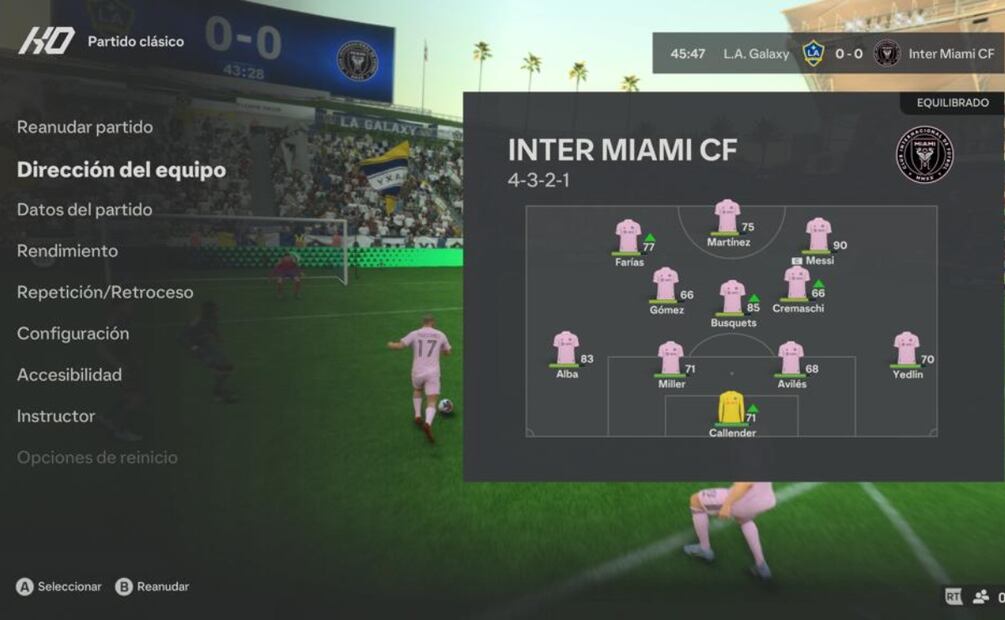Image resolution: width=1005 pixels, height=620 pixels.
Task: Click Martínez's shirt in the formation
Action: coord(727,216)
